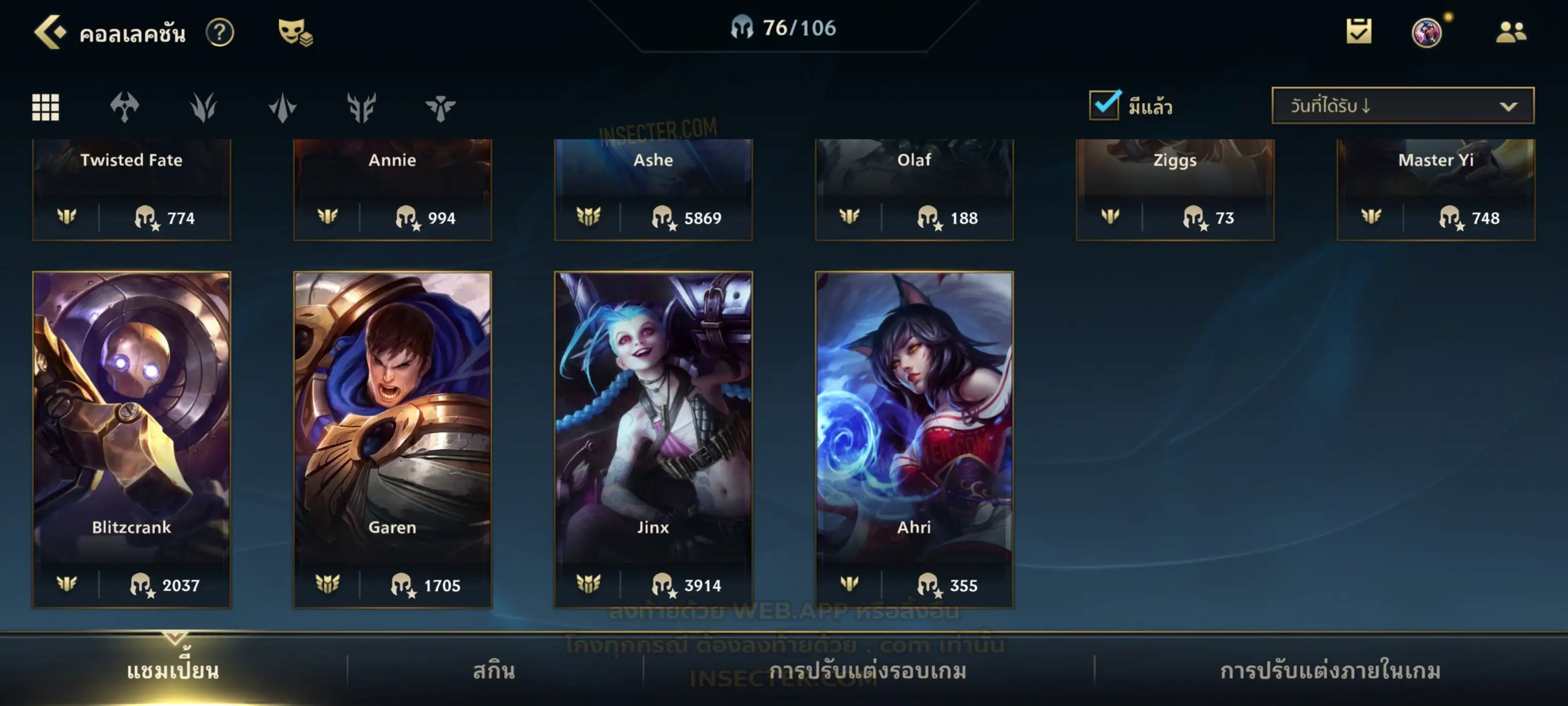
Task: Select the Blitzcrank champion card
Action: pos(132,439)
